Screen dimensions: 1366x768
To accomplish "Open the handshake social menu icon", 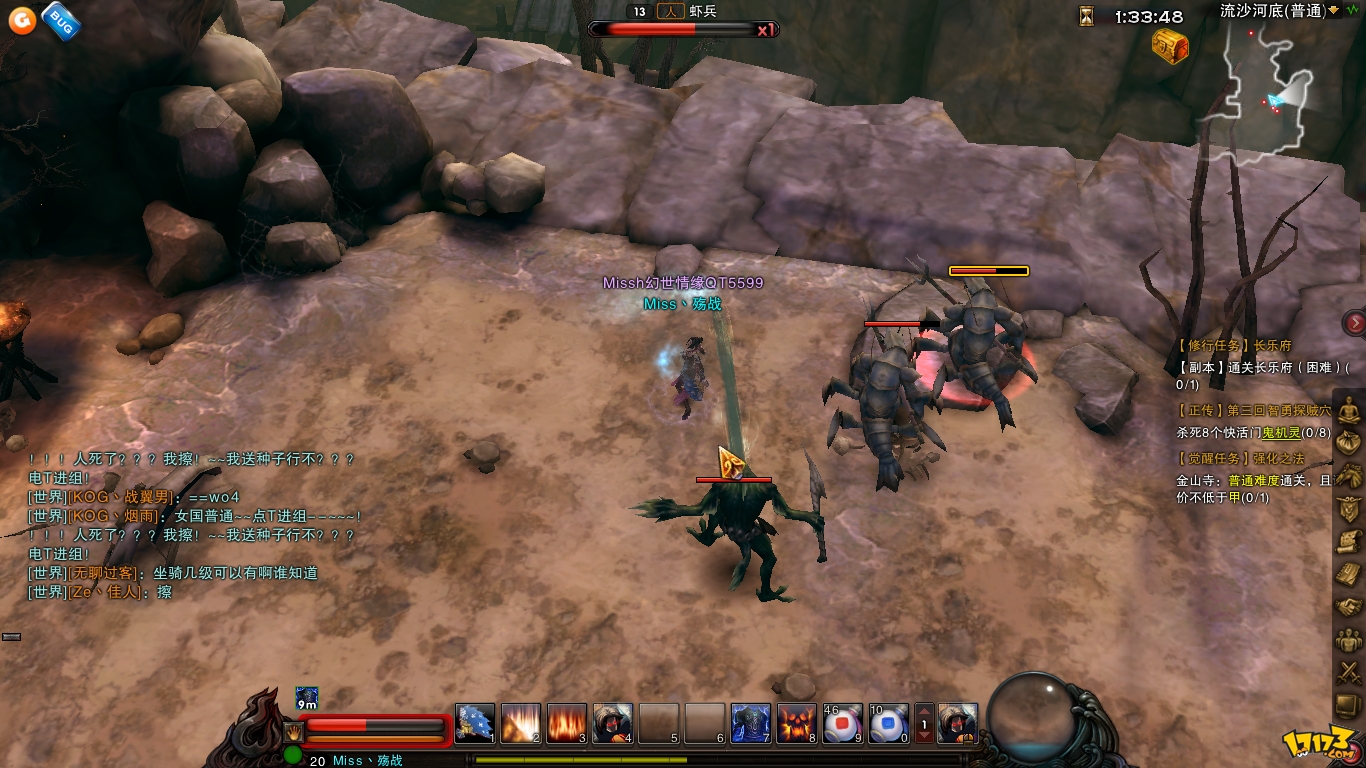I will (x=1350, y=607).
